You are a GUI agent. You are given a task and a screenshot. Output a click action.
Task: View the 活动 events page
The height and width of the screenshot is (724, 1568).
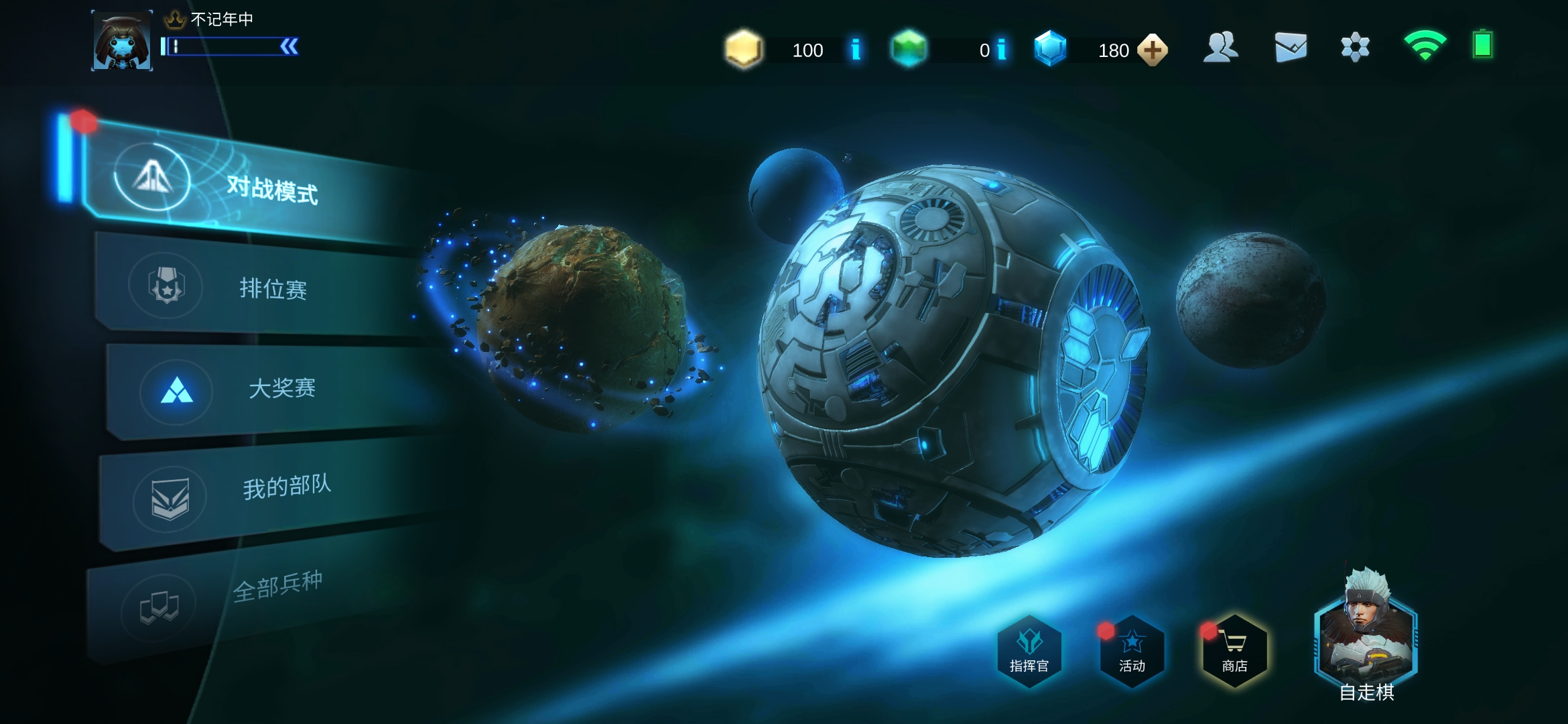1132,651
